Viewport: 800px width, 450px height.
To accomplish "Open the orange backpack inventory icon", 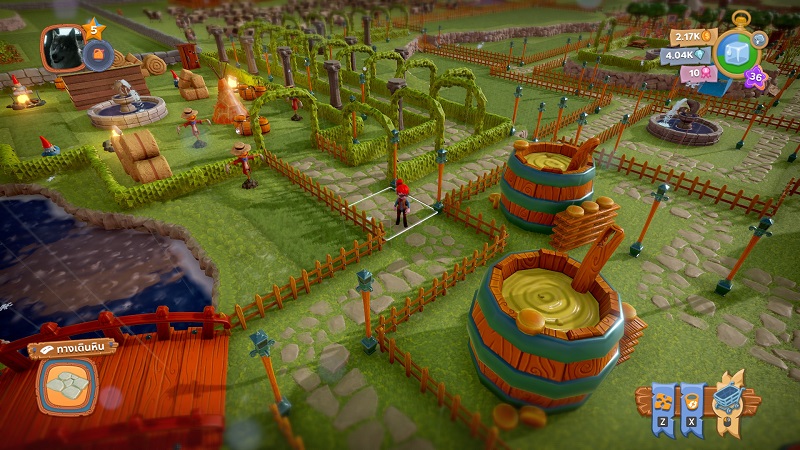I will pyautogui.click(x=98, y=55).
